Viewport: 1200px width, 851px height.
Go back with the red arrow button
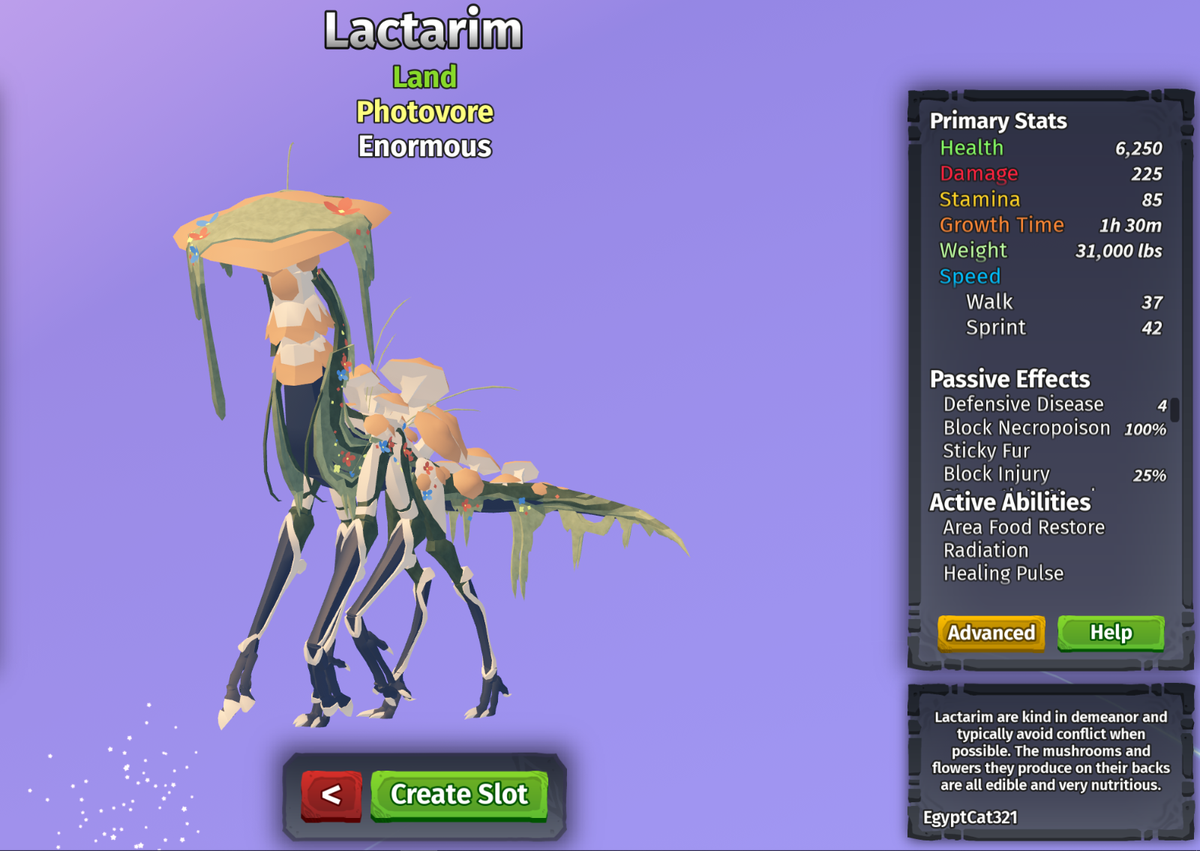tap(331, 795)
